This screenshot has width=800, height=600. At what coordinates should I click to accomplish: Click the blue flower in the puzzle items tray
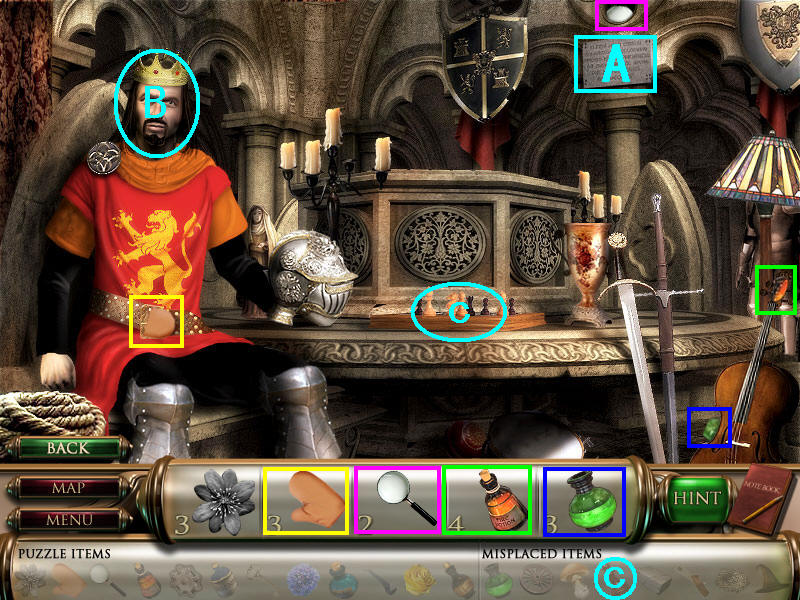(302, 577)
